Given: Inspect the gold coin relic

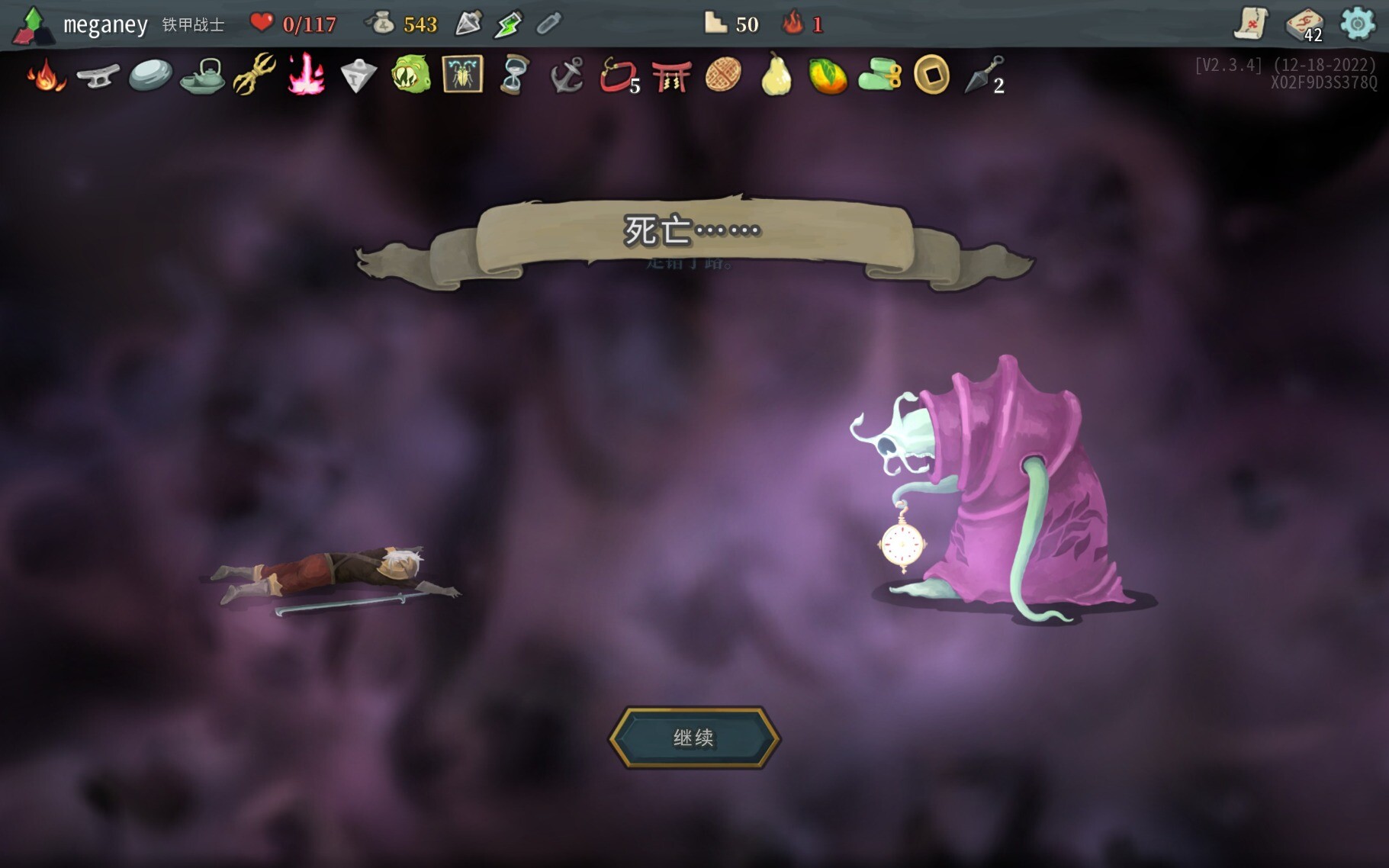Looking at the screenshot, I should click(931, 76).
